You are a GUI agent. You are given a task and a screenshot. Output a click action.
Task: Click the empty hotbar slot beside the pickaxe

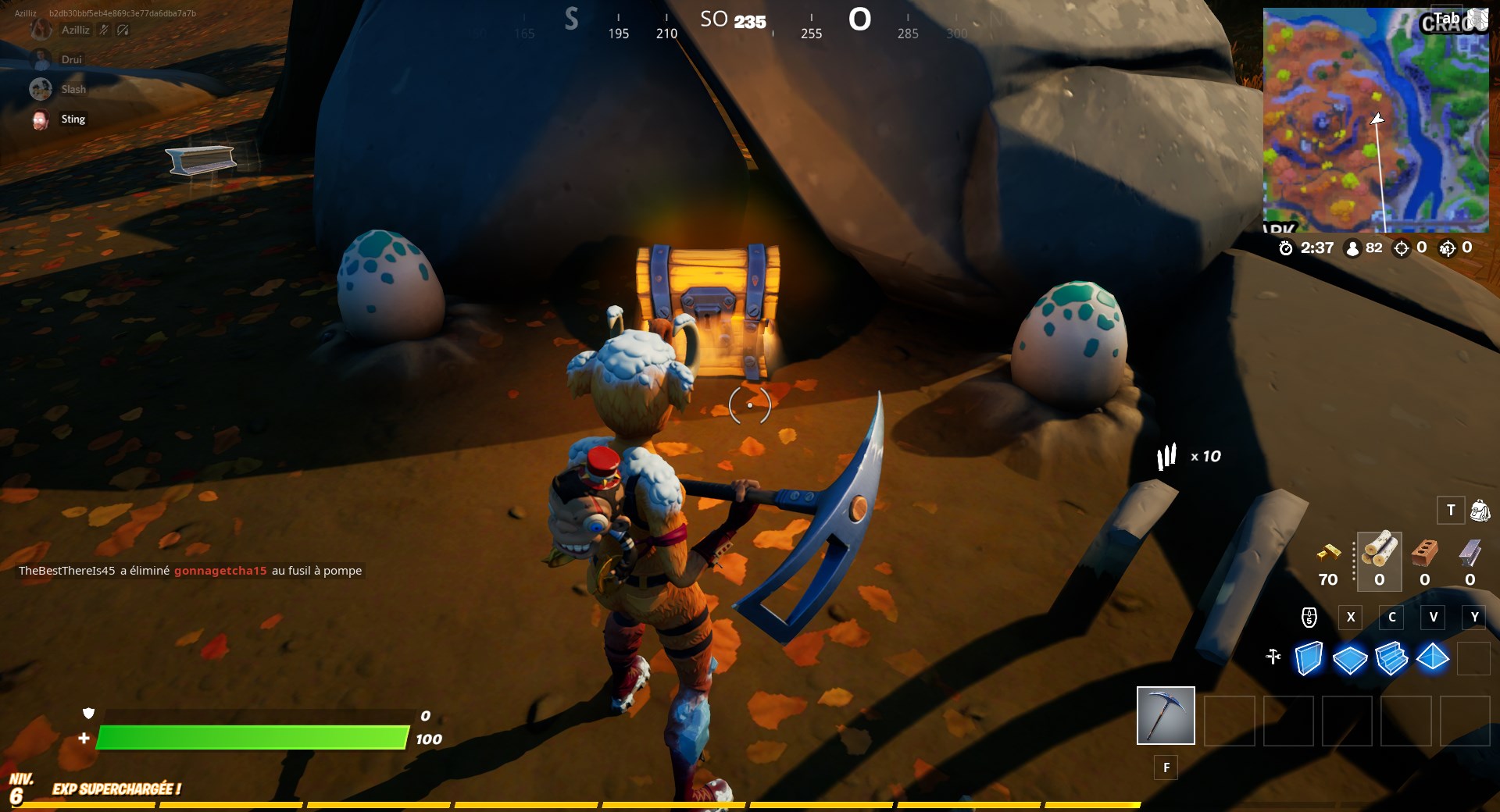(1228, 721)
